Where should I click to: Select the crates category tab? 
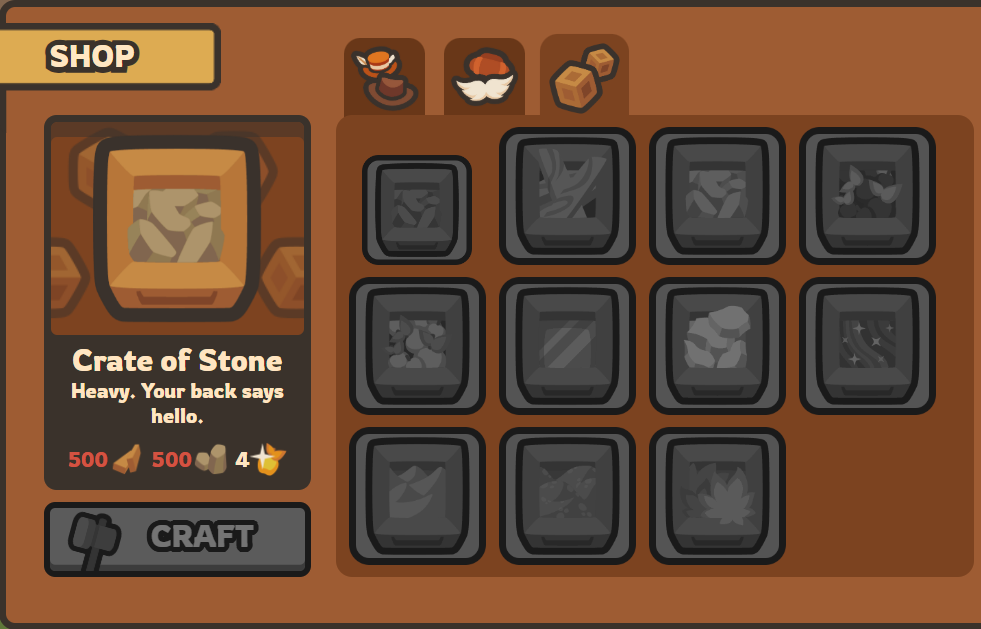pos(584,76)
